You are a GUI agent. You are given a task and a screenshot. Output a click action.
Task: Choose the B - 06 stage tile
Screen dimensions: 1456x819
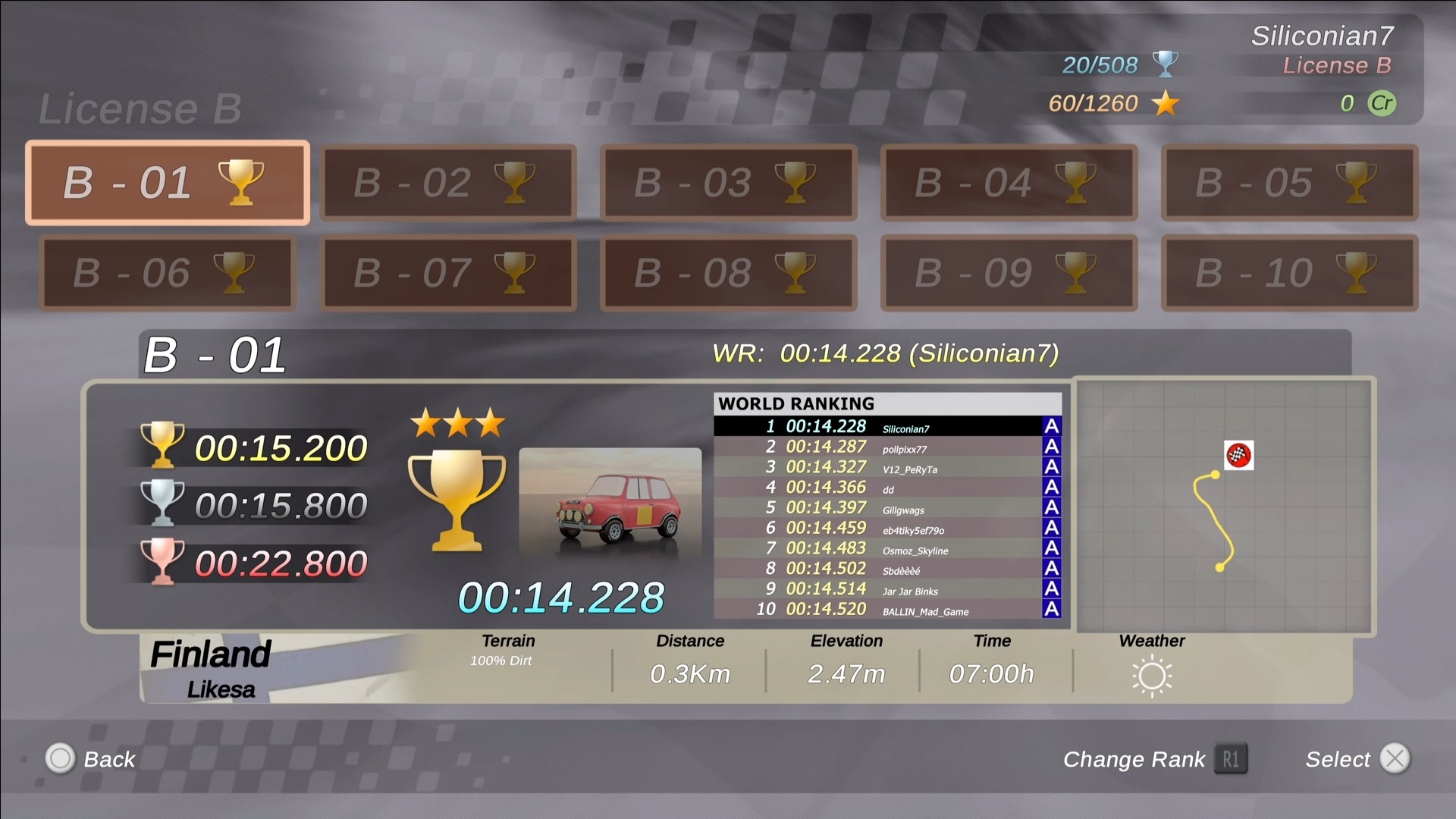pyautogui.click(x=167, y=273)
